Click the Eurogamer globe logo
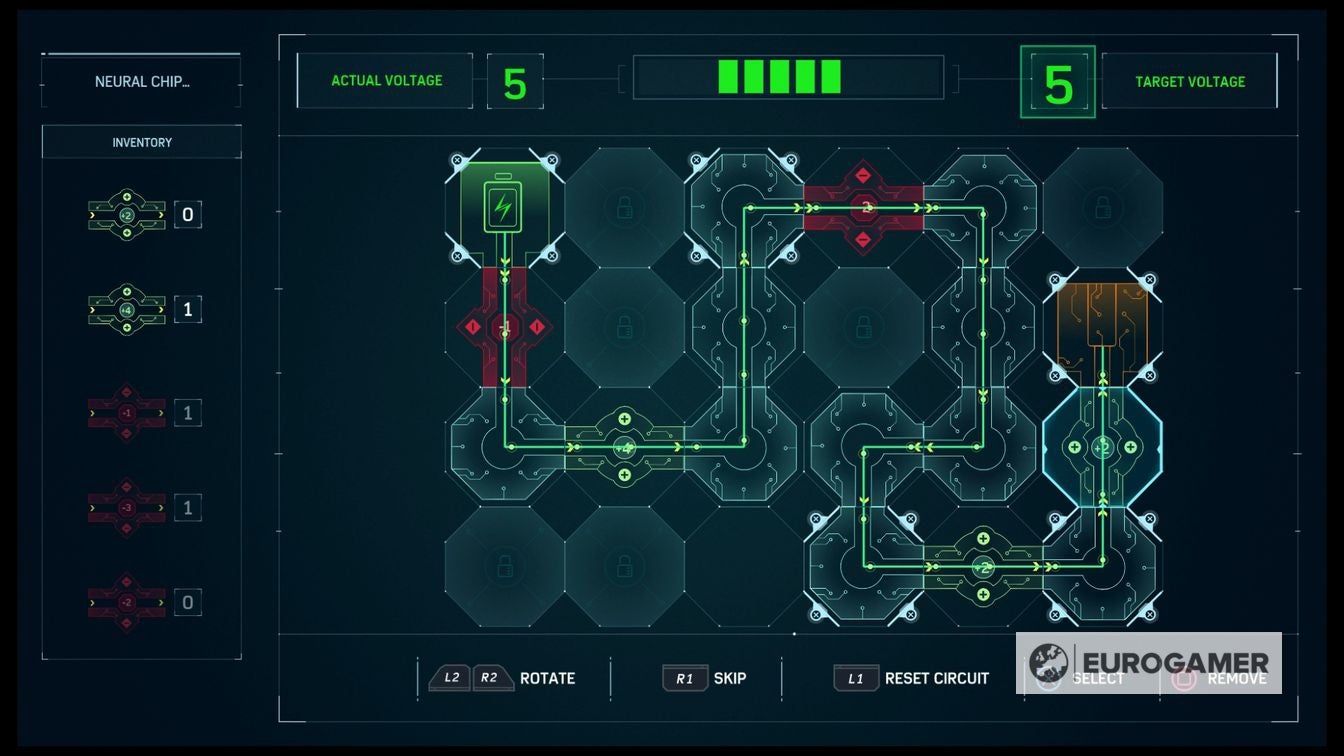Screen dimensions: 1344x756 [x=1049, y=661]
